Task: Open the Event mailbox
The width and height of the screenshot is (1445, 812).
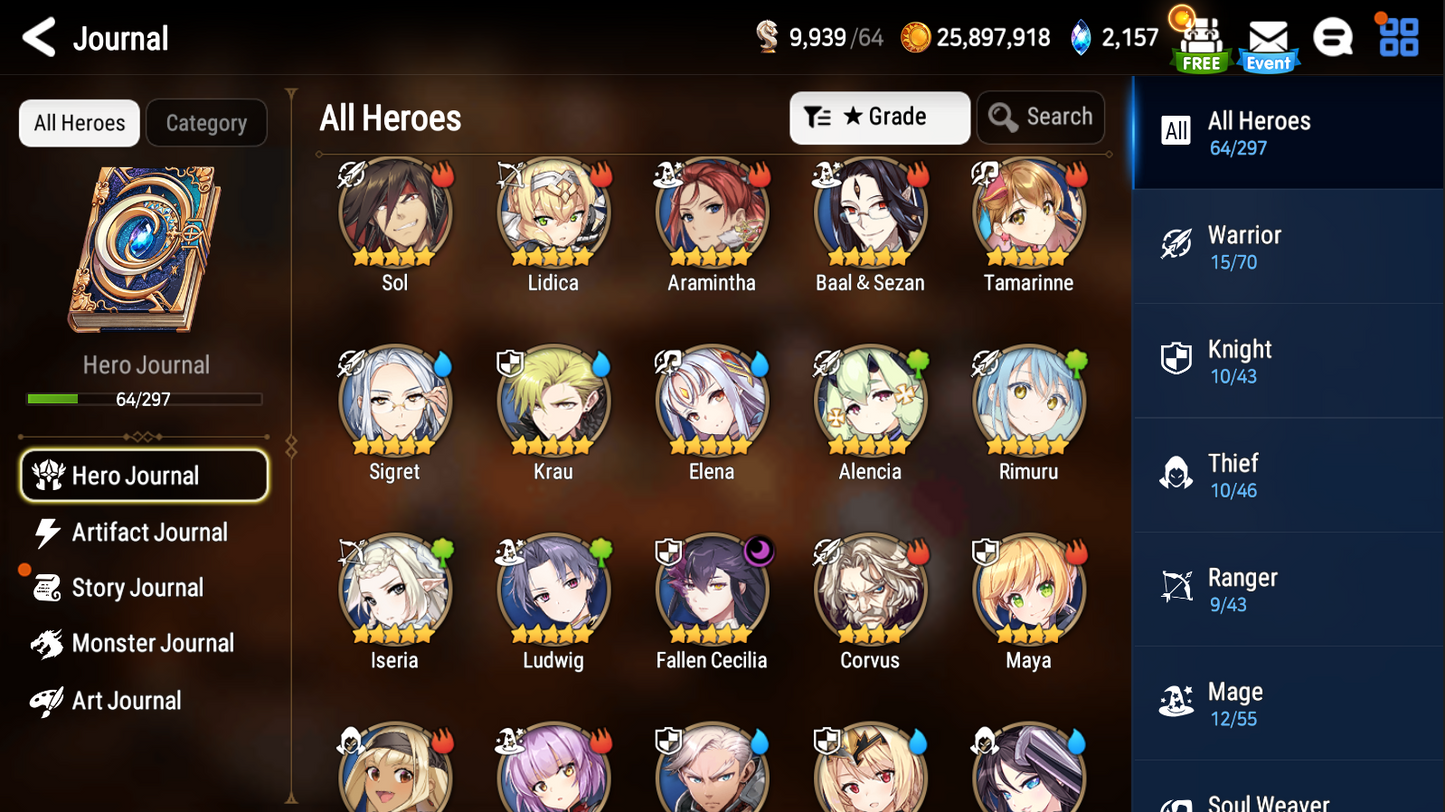Action: pyautogui.click(x=1268, y=43)
